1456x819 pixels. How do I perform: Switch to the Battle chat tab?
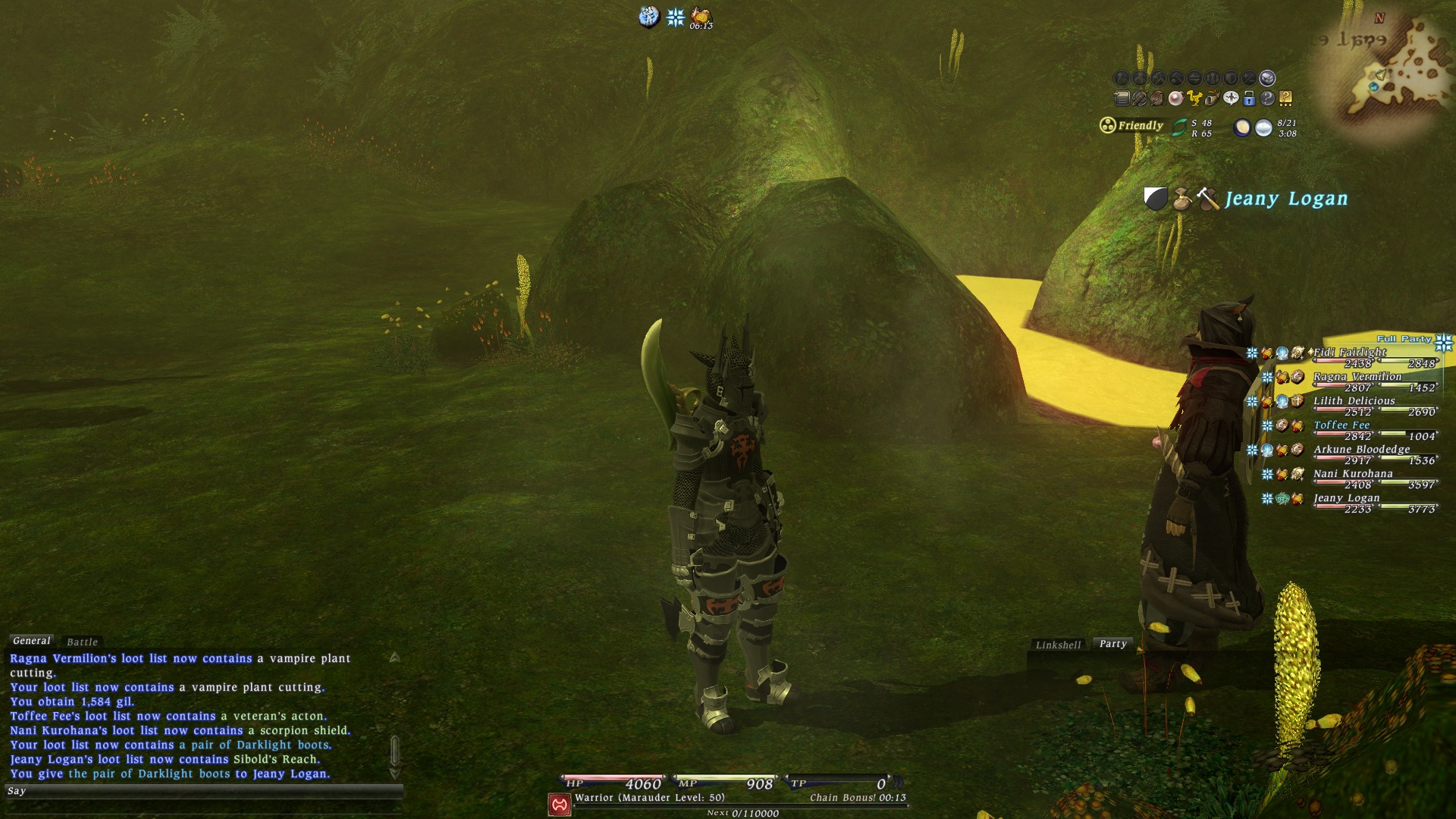(x=82, y=642)
